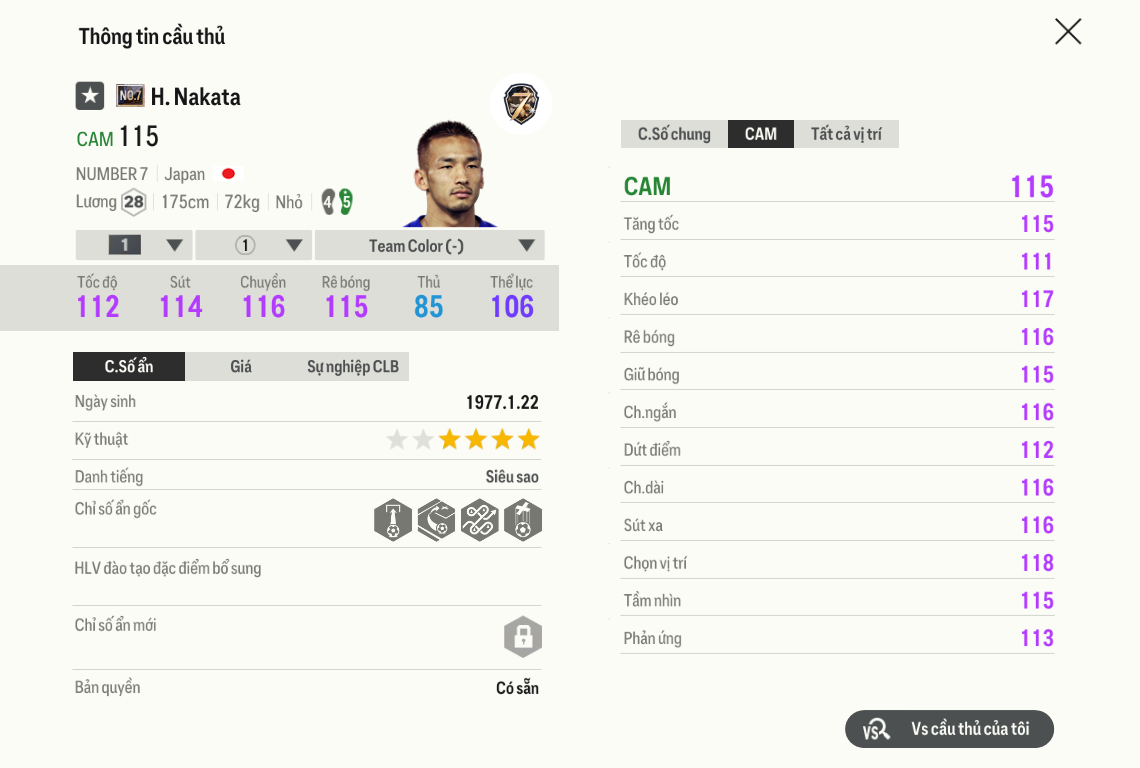Click the Vs cầu thủ của tôi button

(949, 729)
